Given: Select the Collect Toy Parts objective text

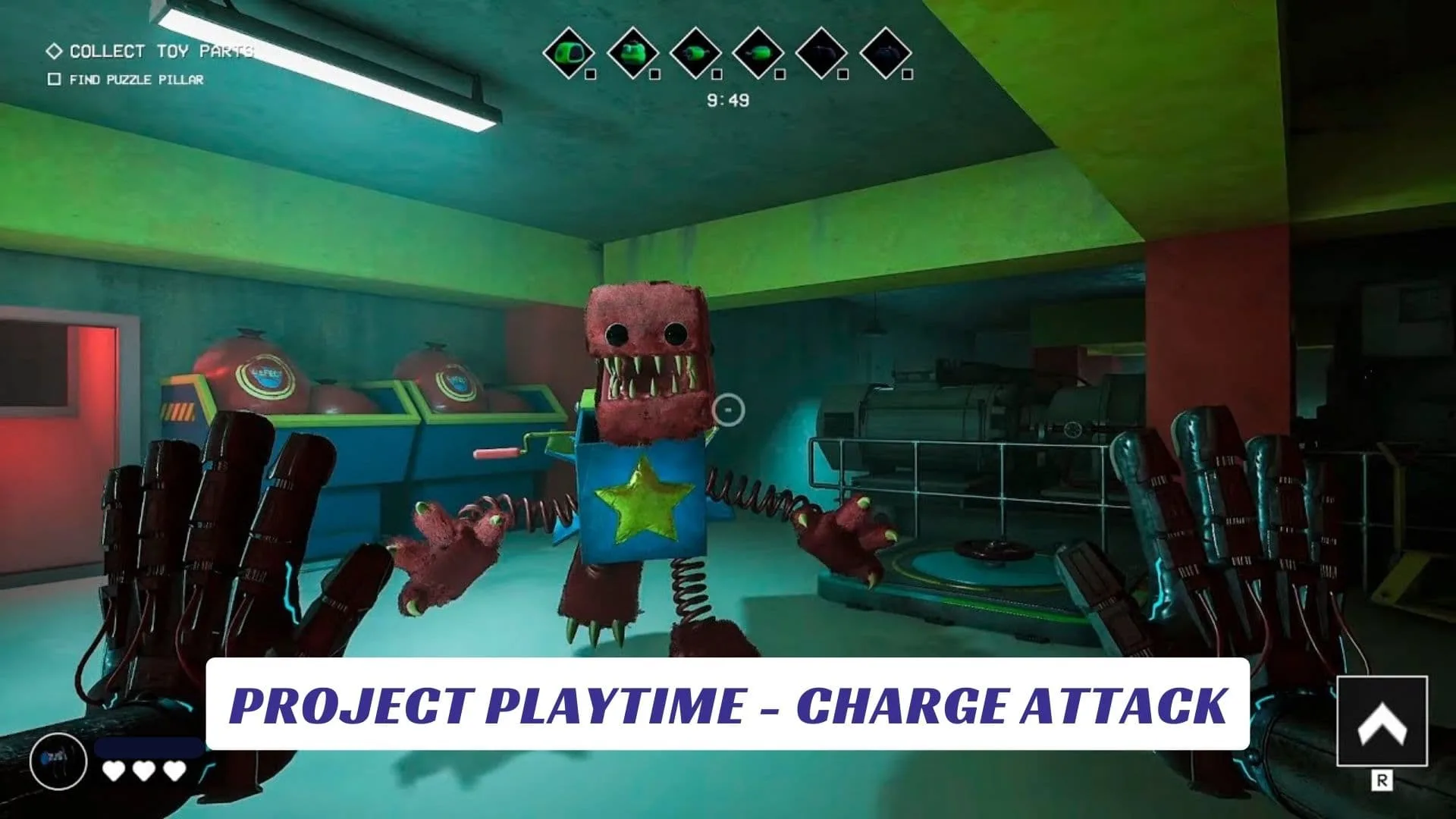Looking at the screenshot, I should tap(161, 52).
